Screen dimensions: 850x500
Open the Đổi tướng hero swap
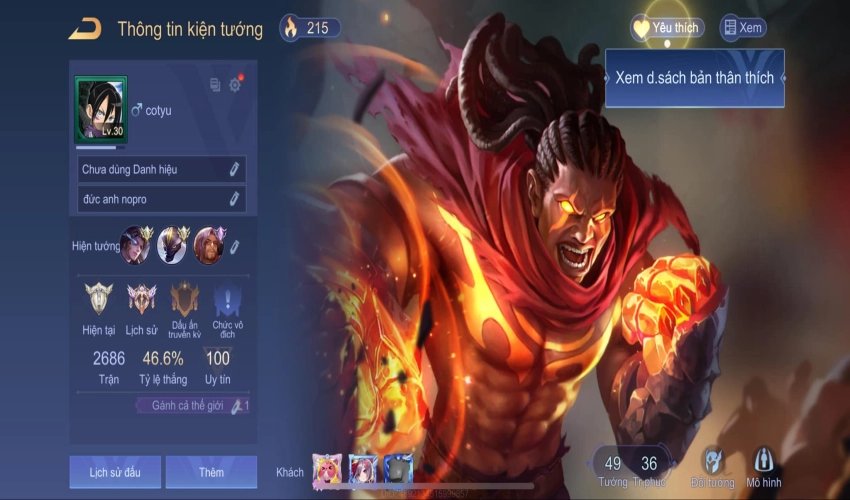712,468
